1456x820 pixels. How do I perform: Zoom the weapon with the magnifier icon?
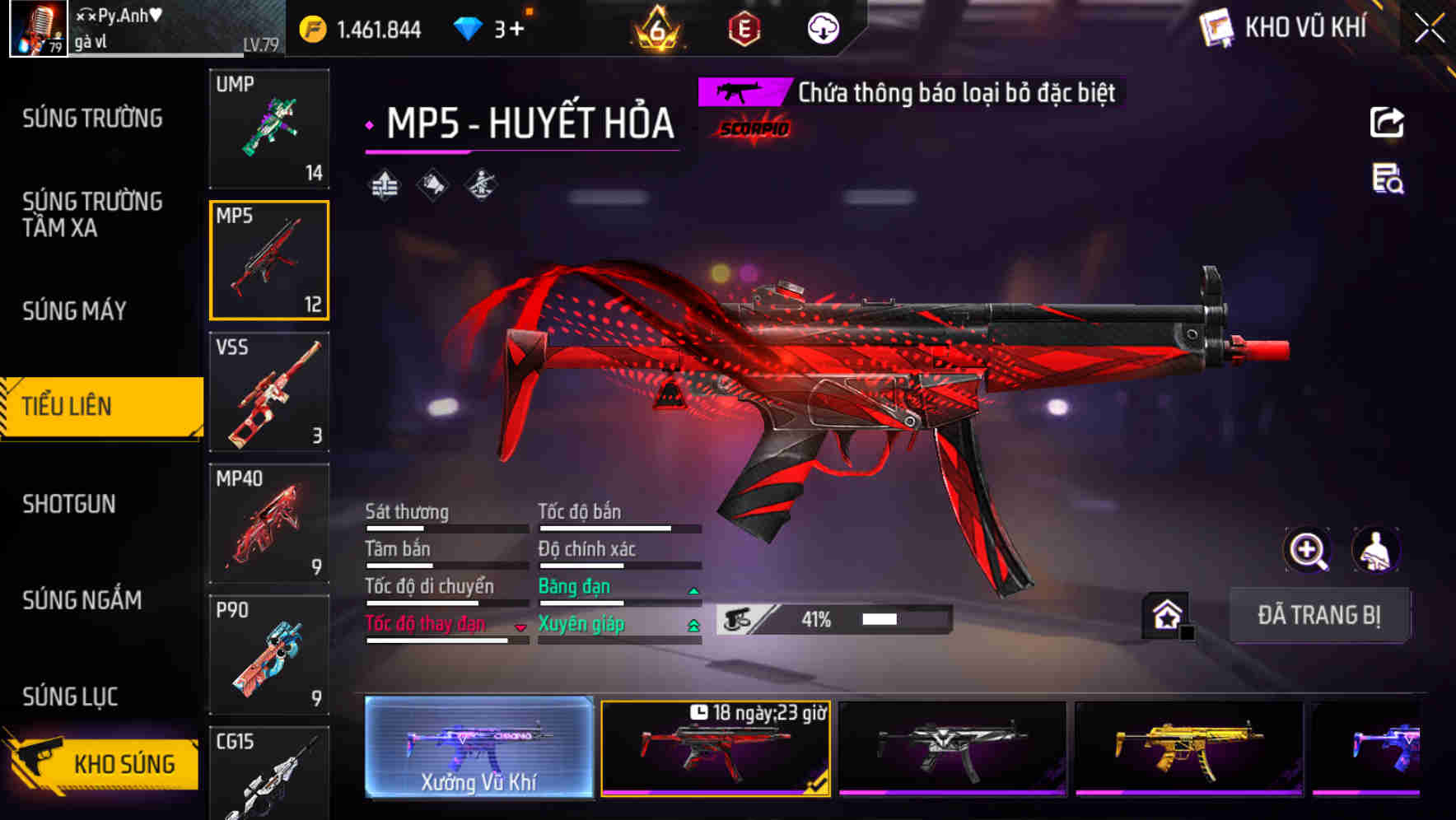click(1307, 550)
